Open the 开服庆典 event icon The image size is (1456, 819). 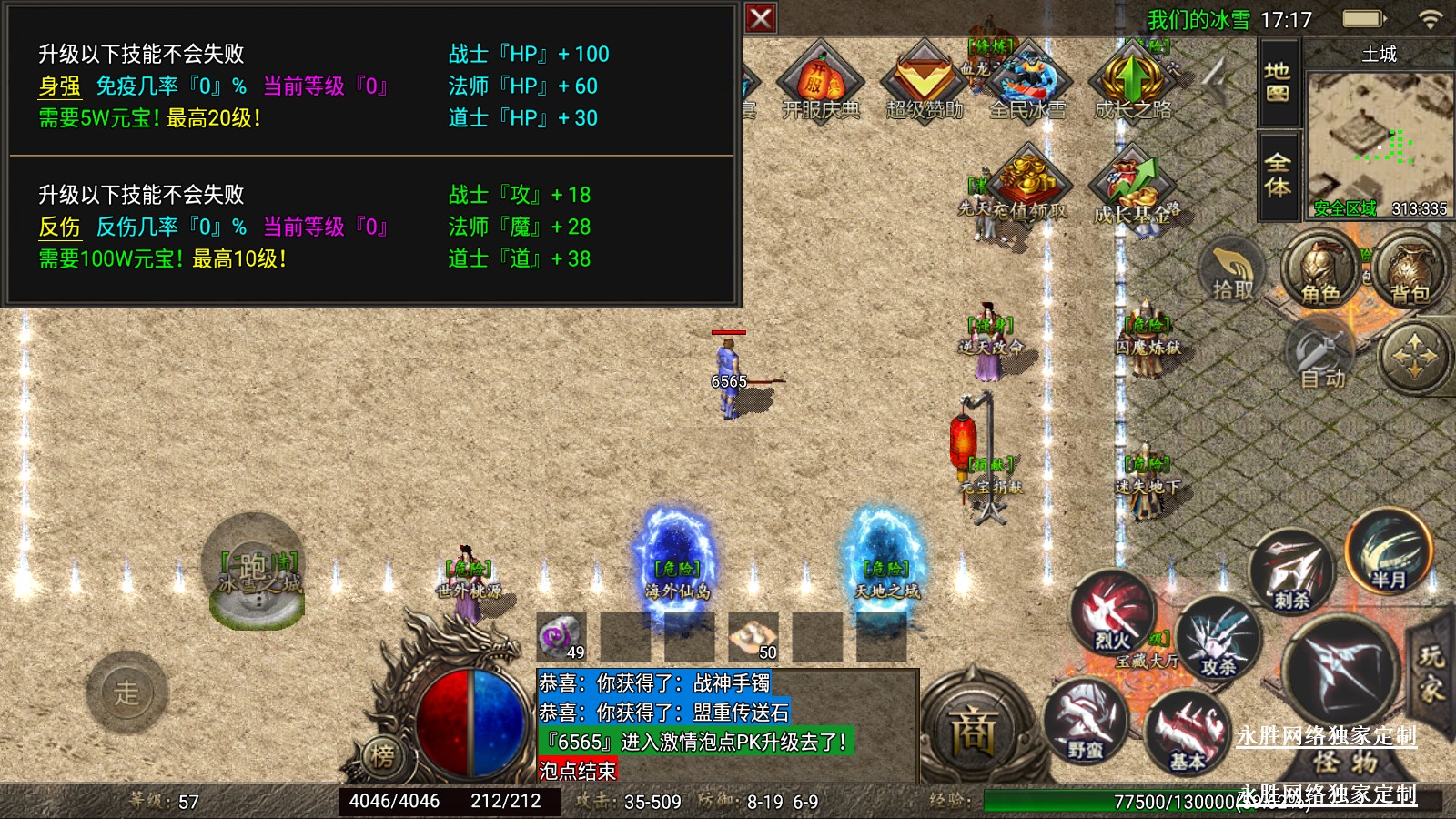click(x=820, y=82)
